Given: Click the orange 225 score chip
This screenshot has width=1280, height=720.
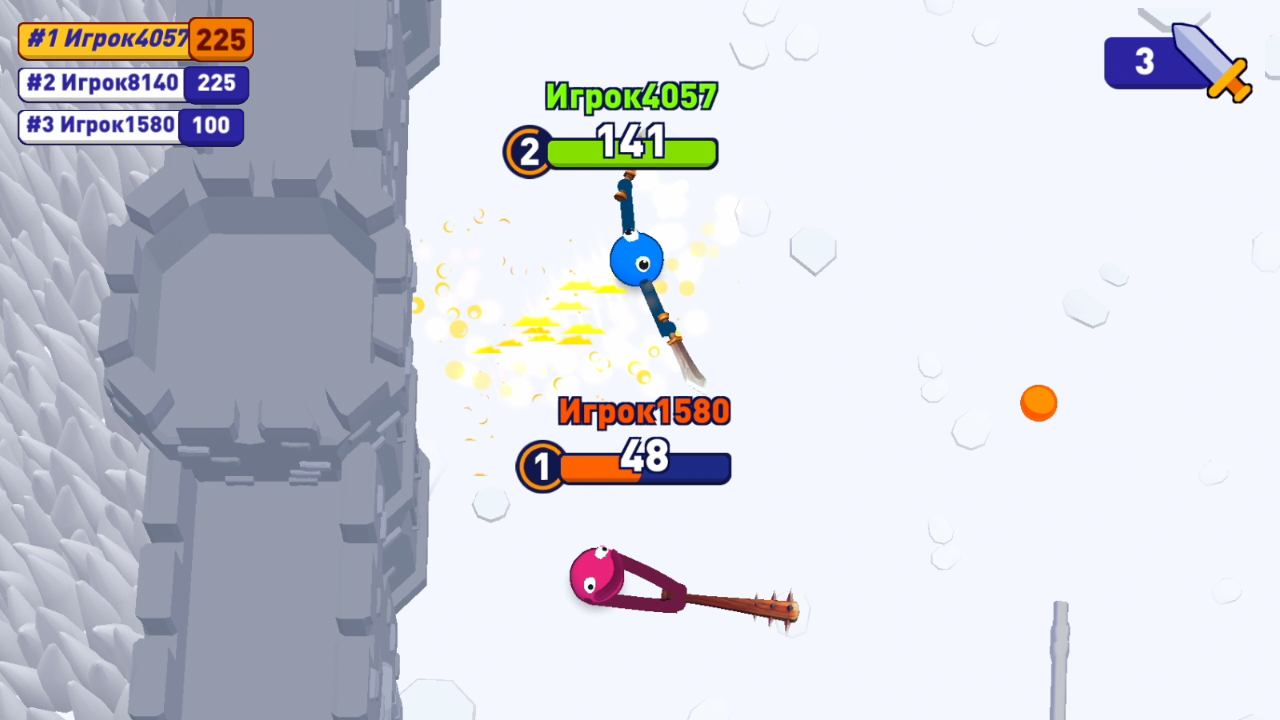Looking at the screenshot, I should point(219,40).
